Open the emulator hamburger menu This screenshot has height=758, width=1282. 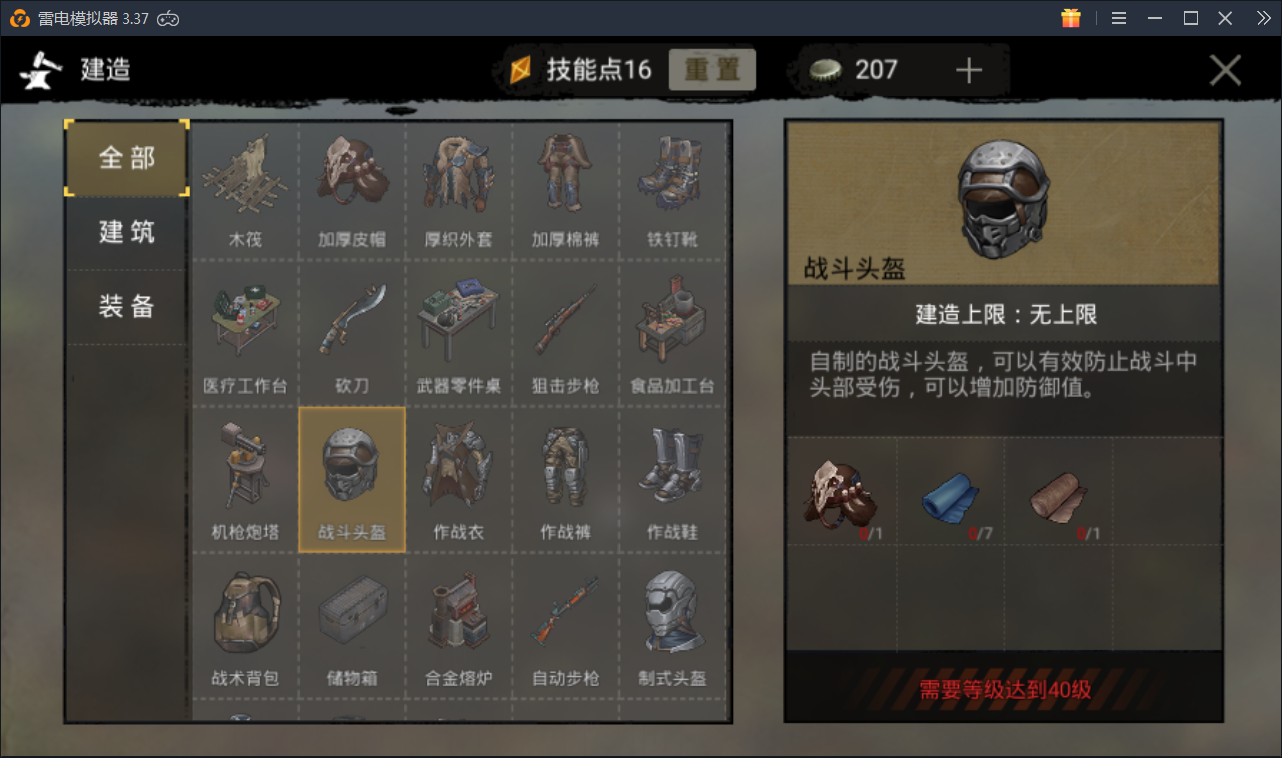click(x=1118, y=17)
